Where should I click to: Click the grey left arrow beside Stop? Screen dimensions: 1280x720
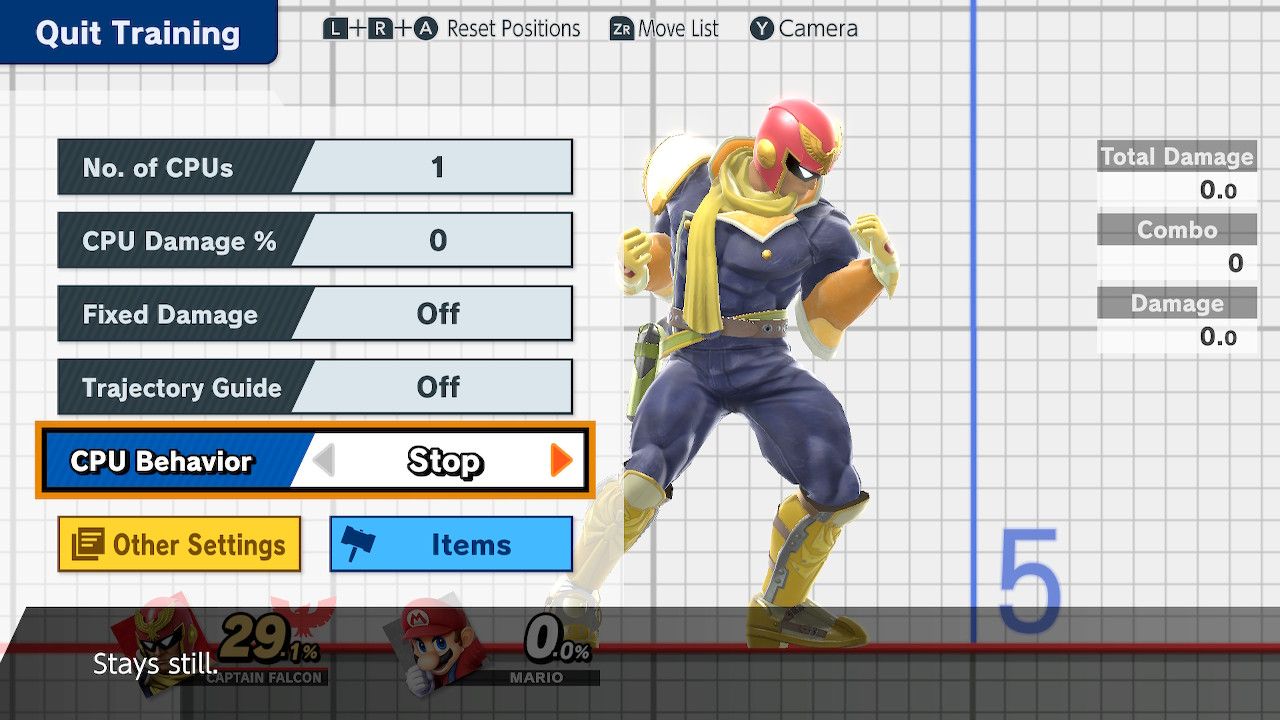tap(323, 461)
